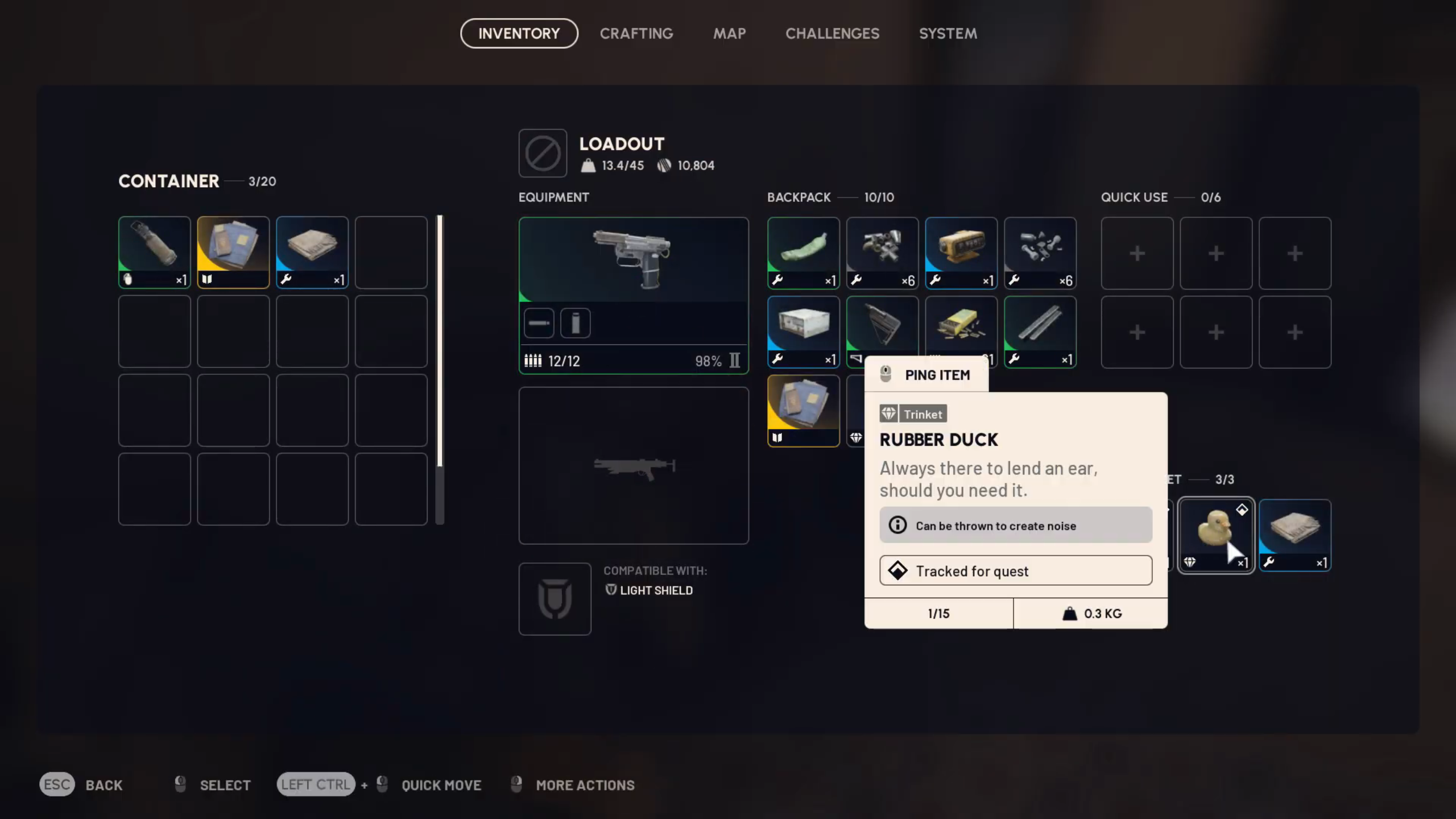Switch to the CHALLENGES tab
This screenshot has width=1456, height=819.
(x=832, y=33)
